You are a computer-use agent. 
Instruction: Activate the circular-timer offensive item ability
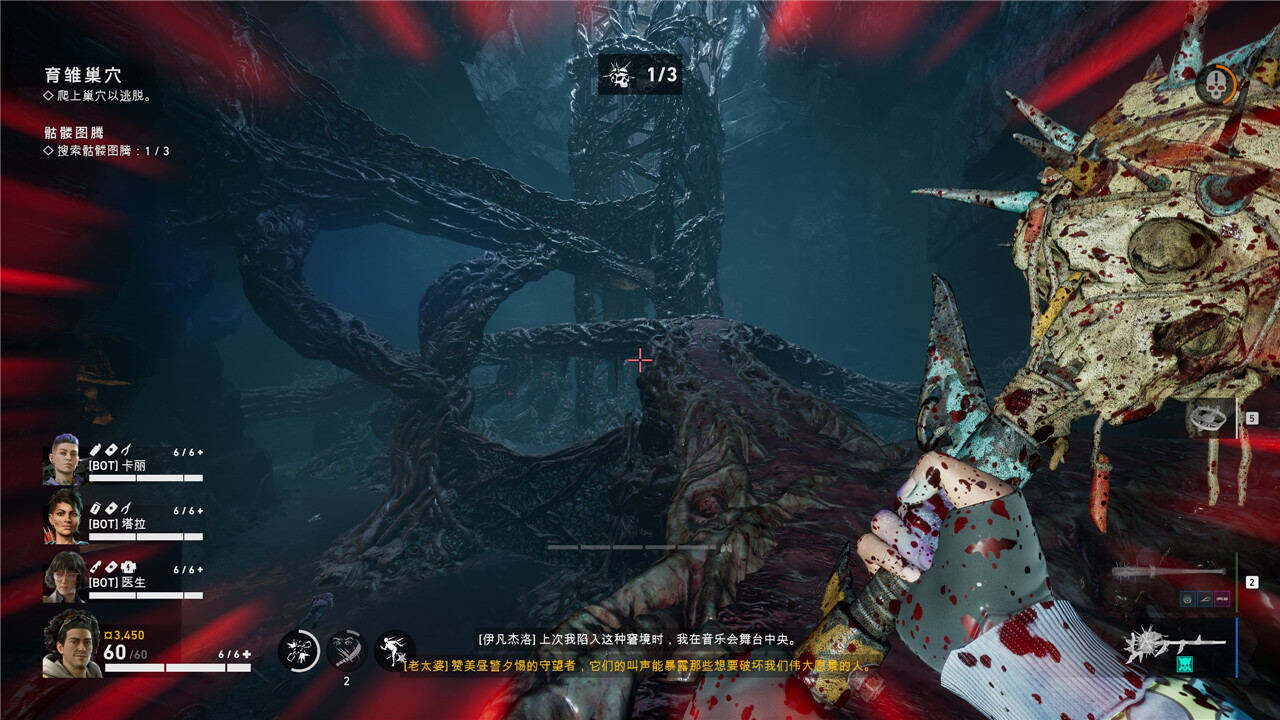point(299,650)
